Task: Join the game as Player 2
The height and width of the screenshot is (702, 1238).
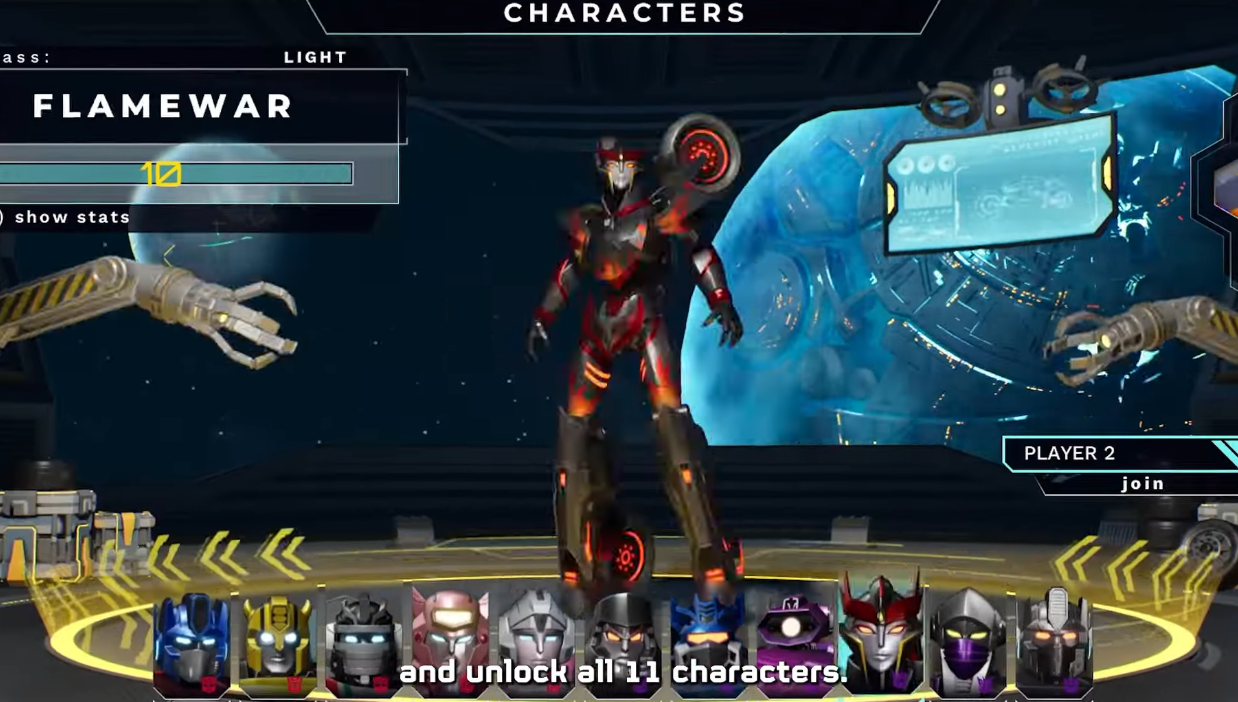Action: point(1142,484)
